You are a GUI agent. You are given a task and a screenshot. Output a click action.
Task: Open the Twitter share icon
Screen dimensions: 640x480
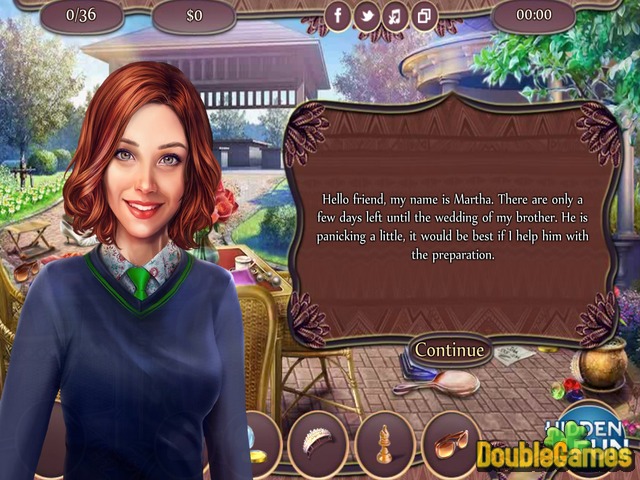(x=368, y=16)
